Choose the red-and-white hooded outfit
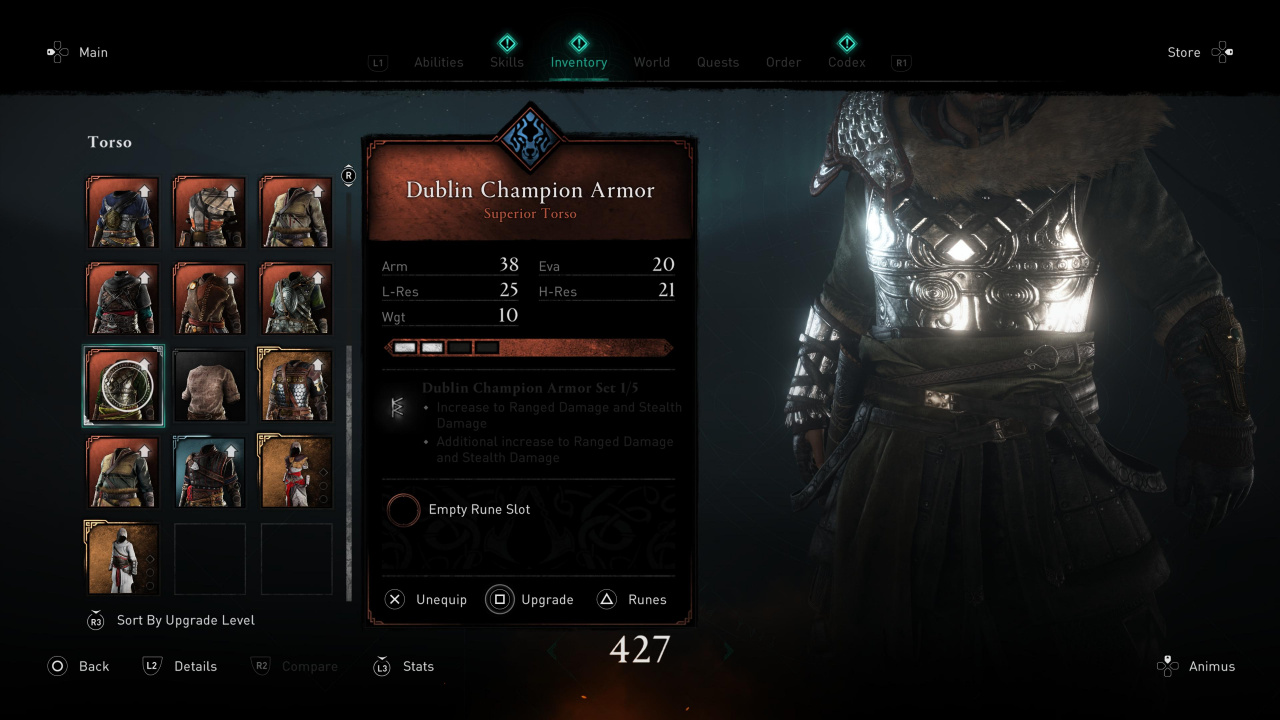Viewport: 1280px width, 720px height. (296, 472)
